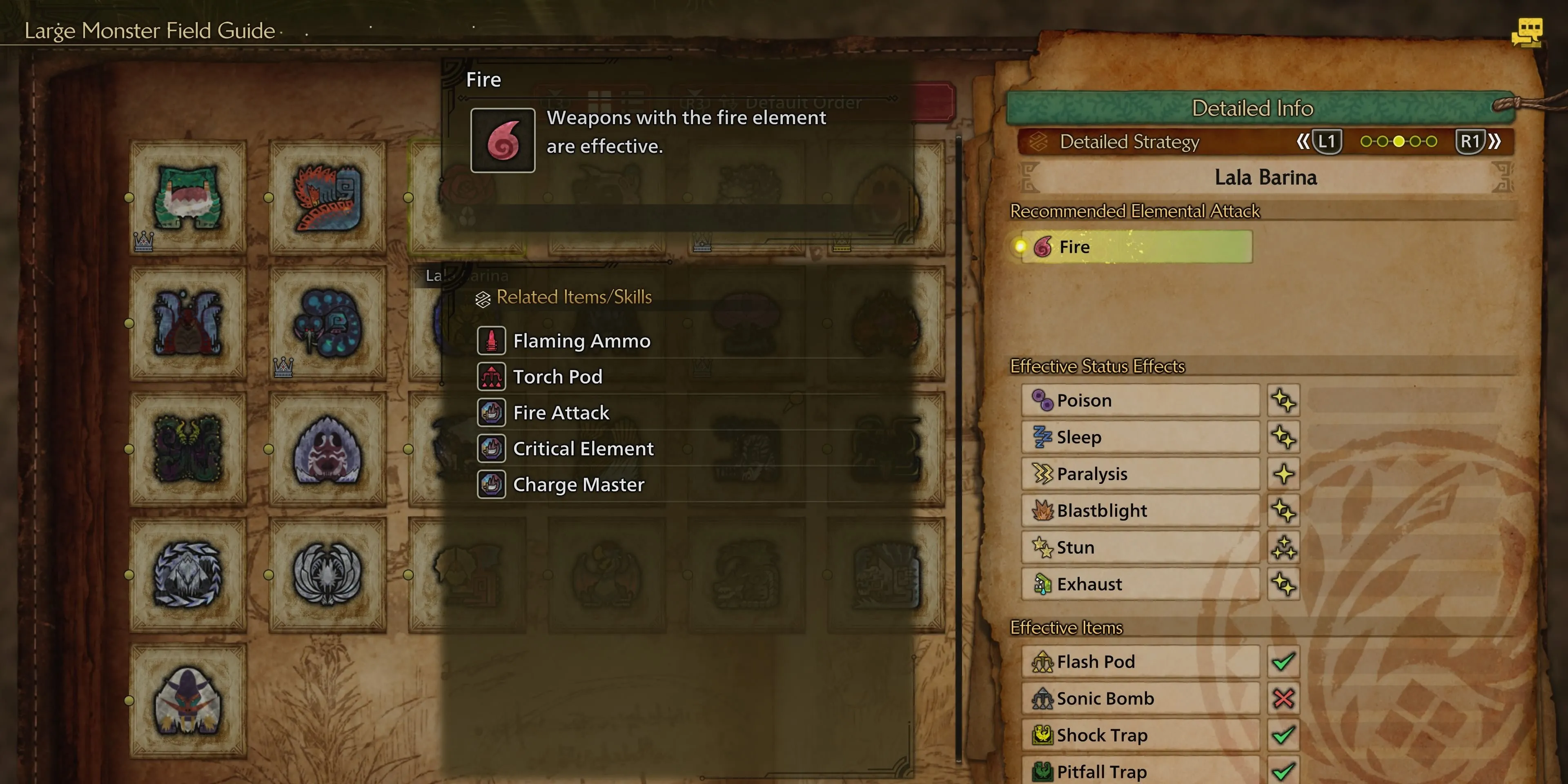Select the Sleep status effect
This screenshot has width=1568, height=784.
coord(1140,437)
